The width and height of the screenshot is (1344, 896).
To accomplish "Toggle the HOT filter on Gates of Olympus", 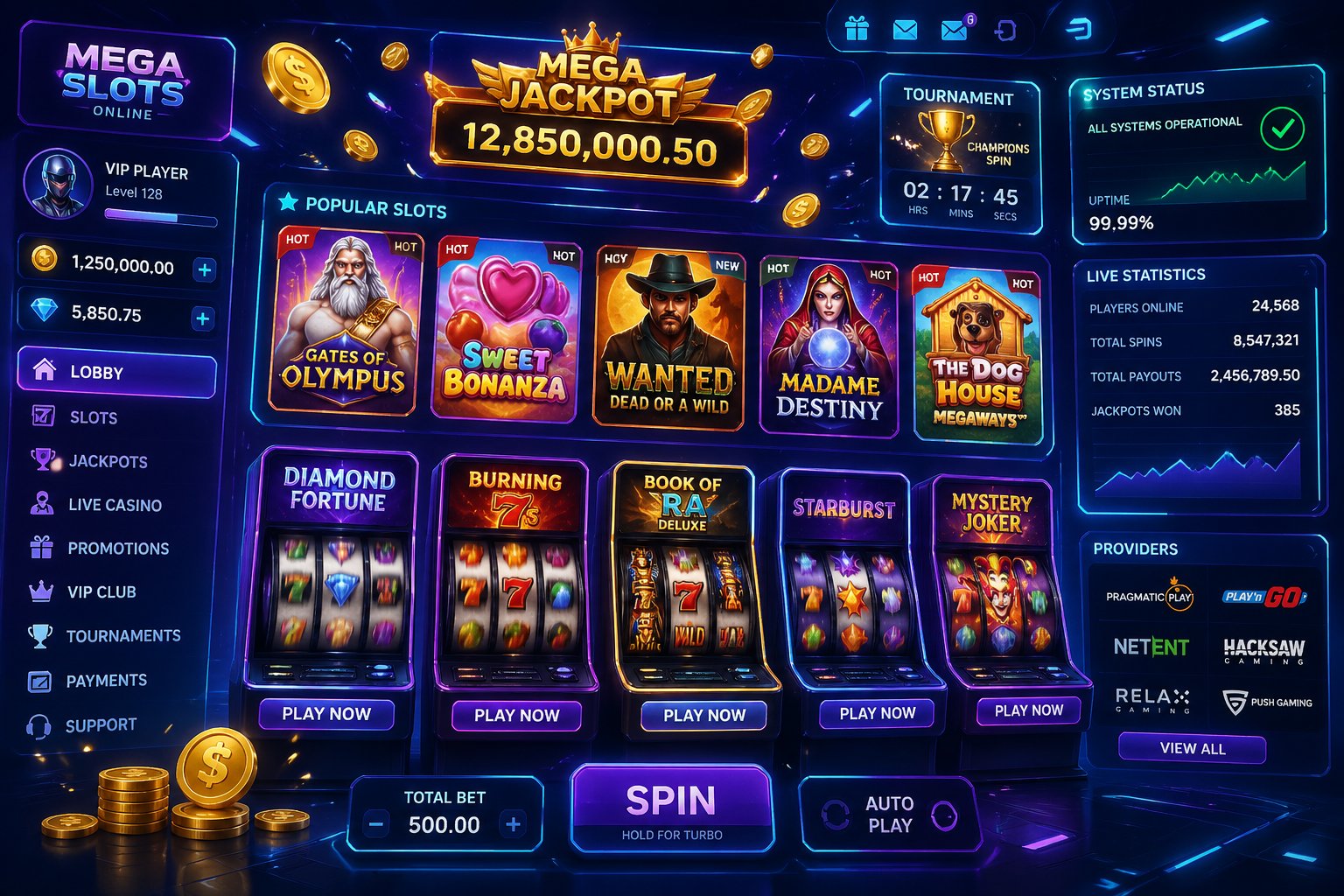I will (298, 238).
